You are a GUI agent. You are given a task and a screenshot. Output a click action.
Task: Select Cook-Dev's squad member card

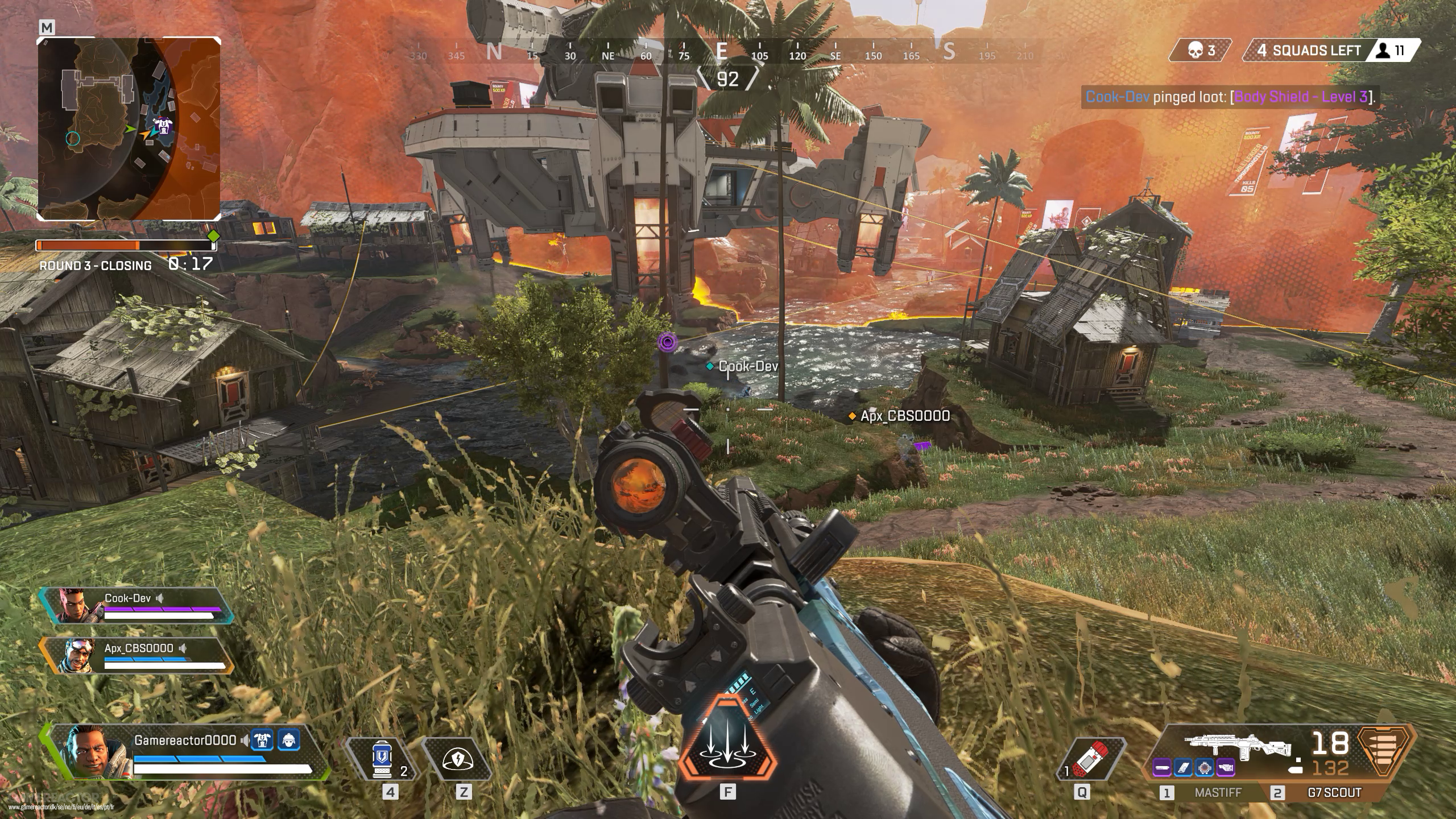pyautogui.click(x=136, y=605)
